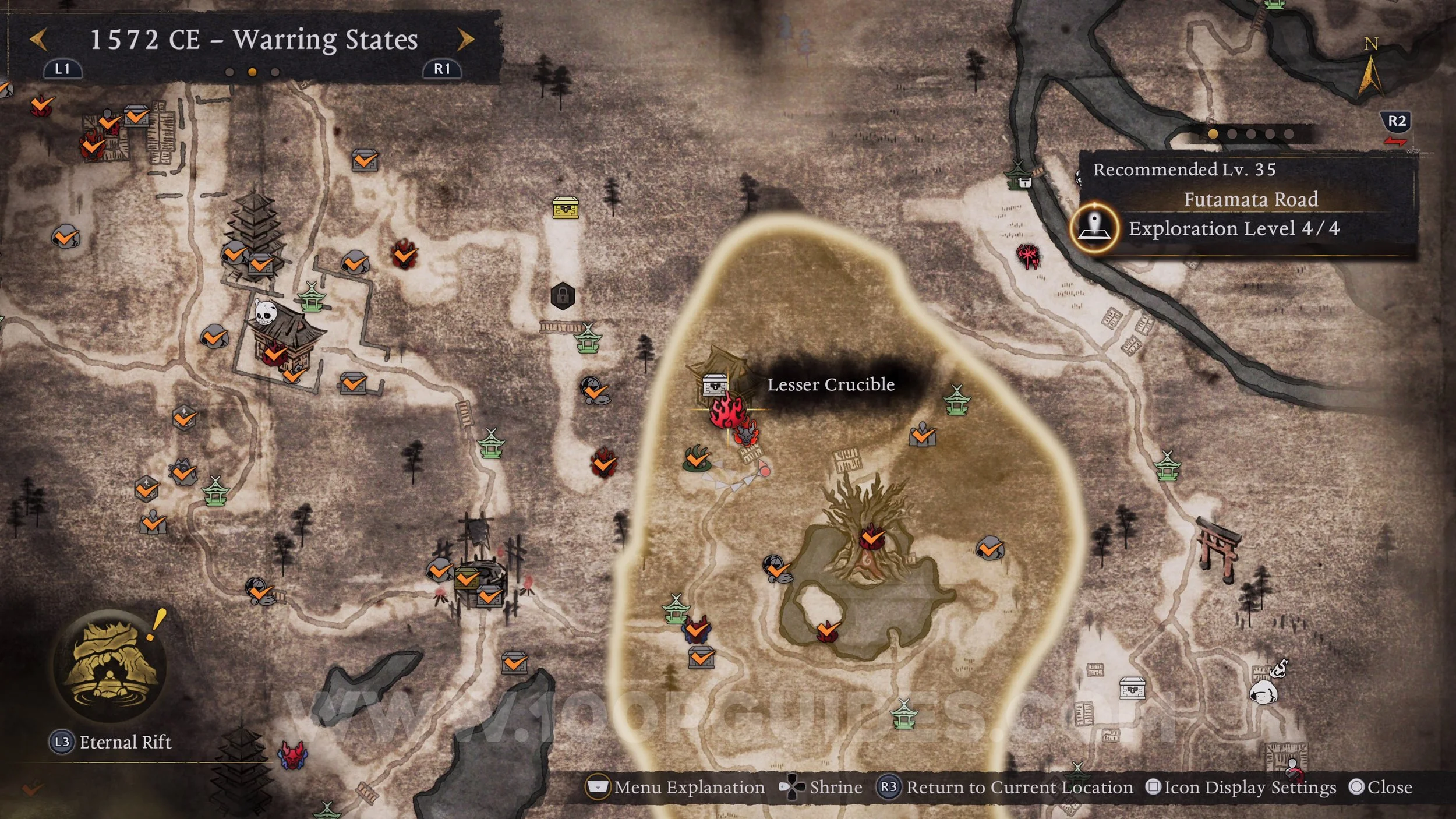Select the gnarled tree's orange-checked marker
Screen dimensions: 1456x819
click(872, 537)
